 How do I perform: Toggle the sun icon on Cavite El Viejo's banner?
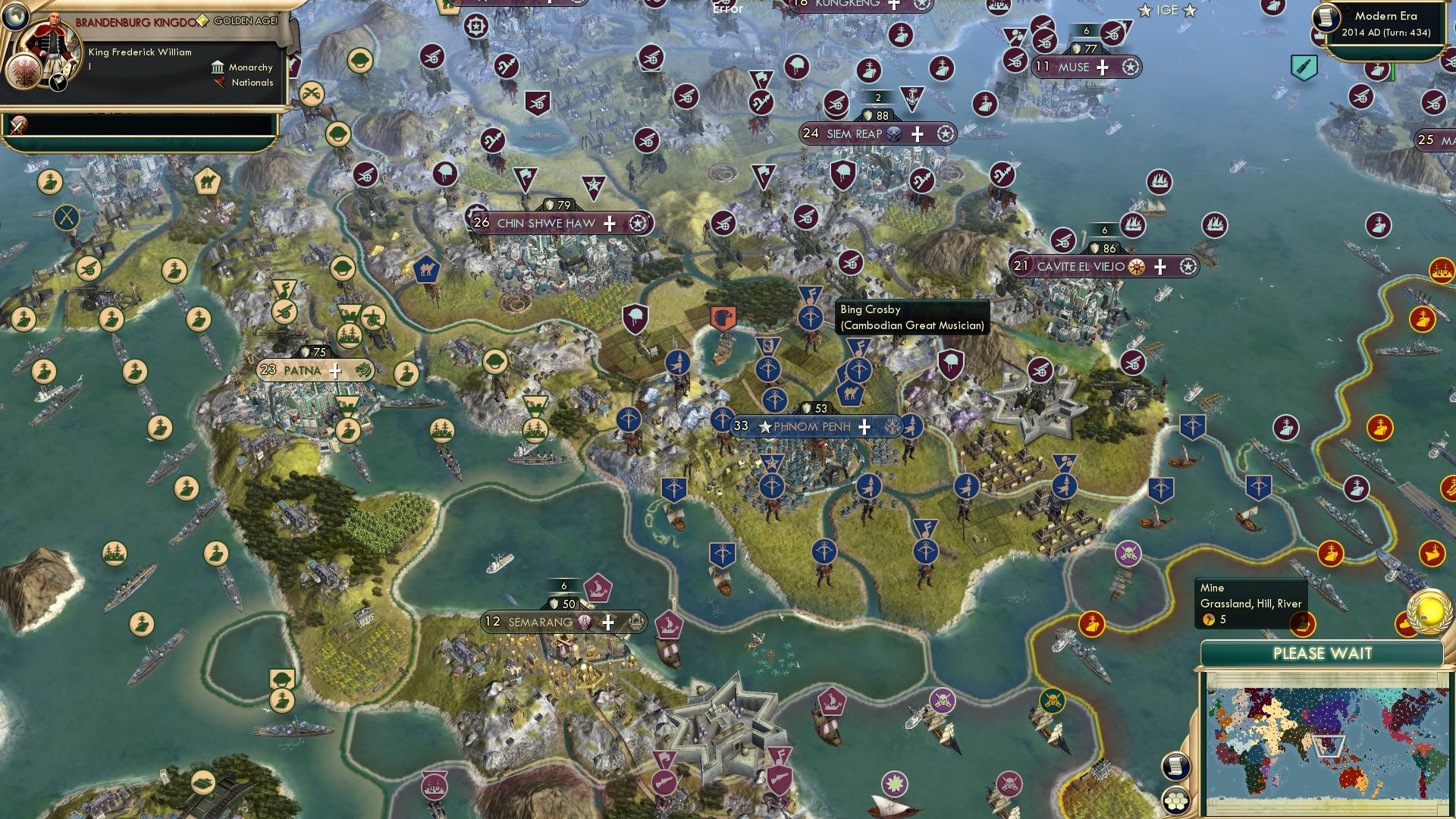[1134, 266]
